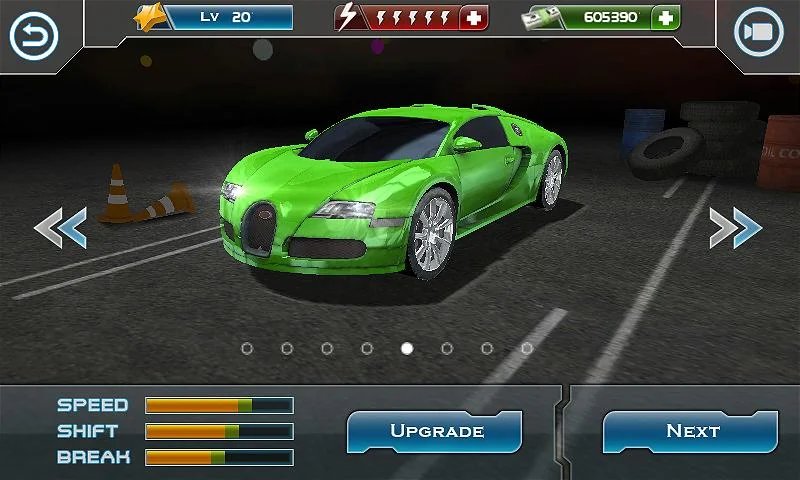Select the first car page dot
The image size is (800, 480).
coord(247,348)
